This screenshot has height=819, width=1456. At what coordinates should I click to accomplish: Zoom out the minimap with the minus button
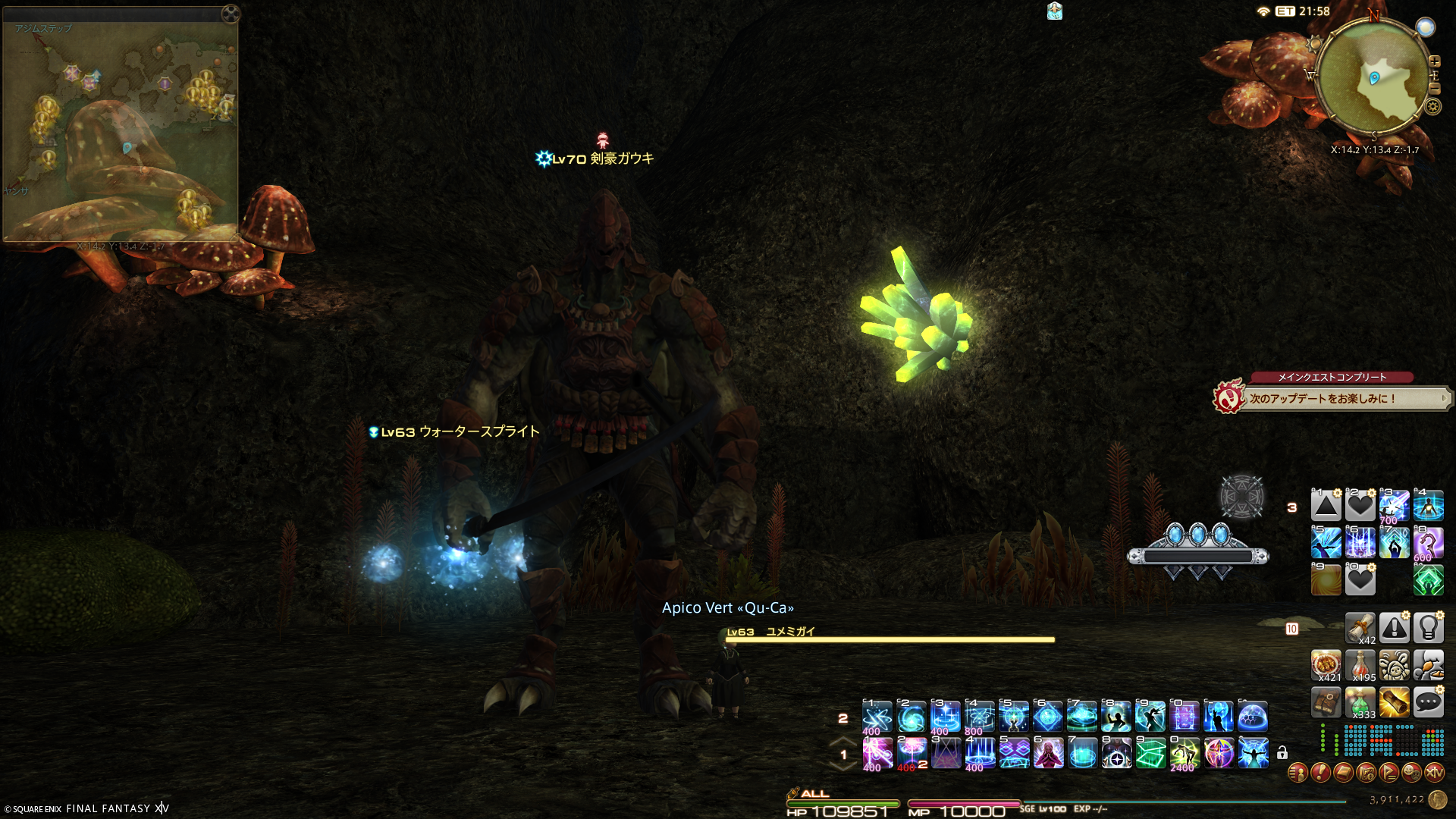[1434, 88]
